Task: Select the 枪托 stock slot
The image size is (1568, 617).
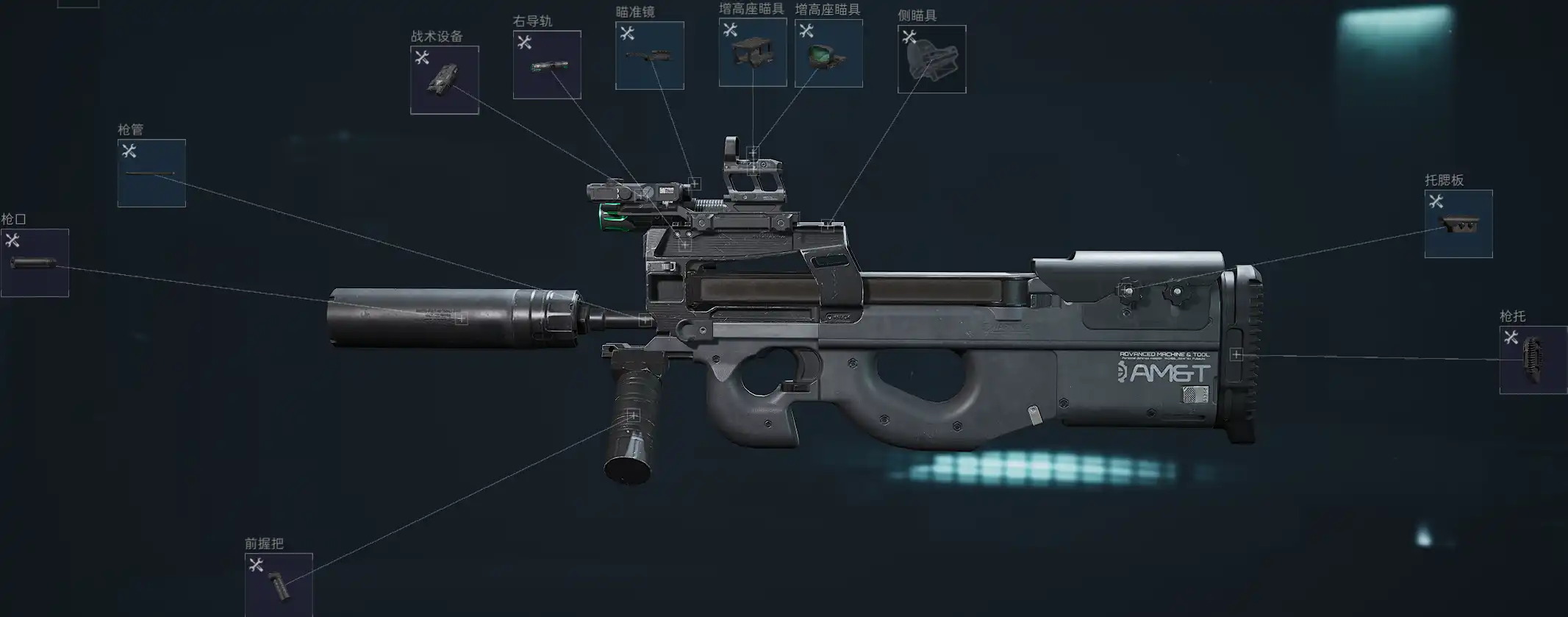Action: click(1533, 360)
